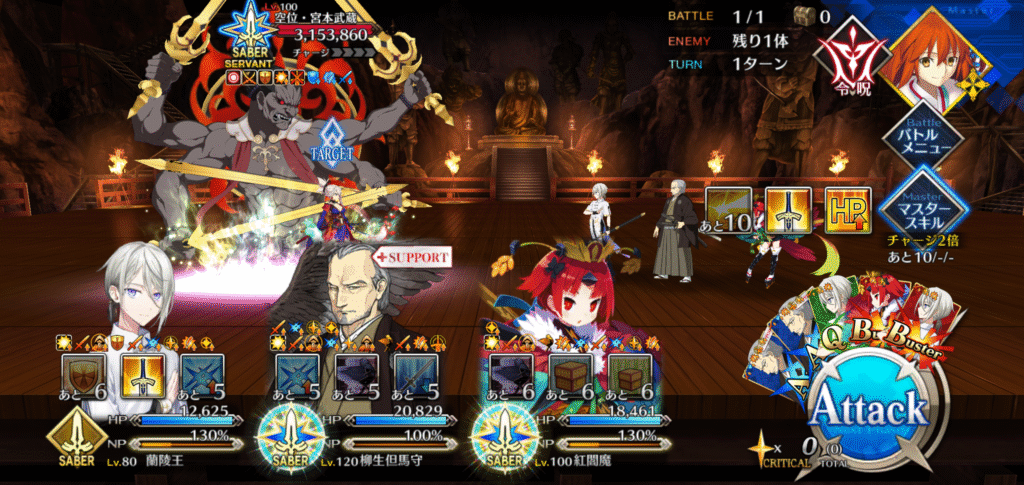The image size is (1024, 485).
Task: Activate the master skill with the sword icon
Action: (789, 211)
